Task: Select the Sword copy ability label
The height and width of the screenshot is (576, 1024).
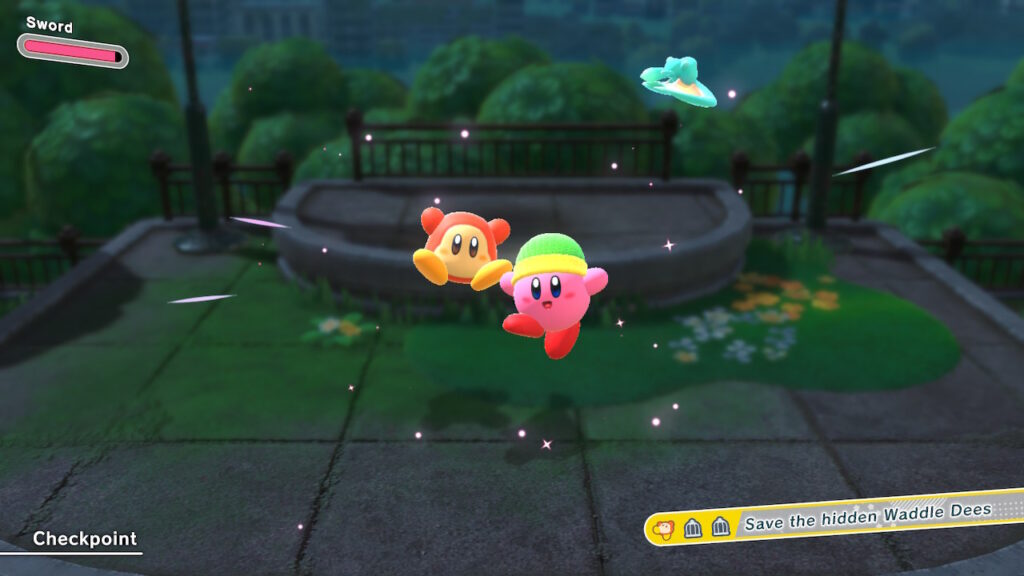Action: [x=49, y=23]
